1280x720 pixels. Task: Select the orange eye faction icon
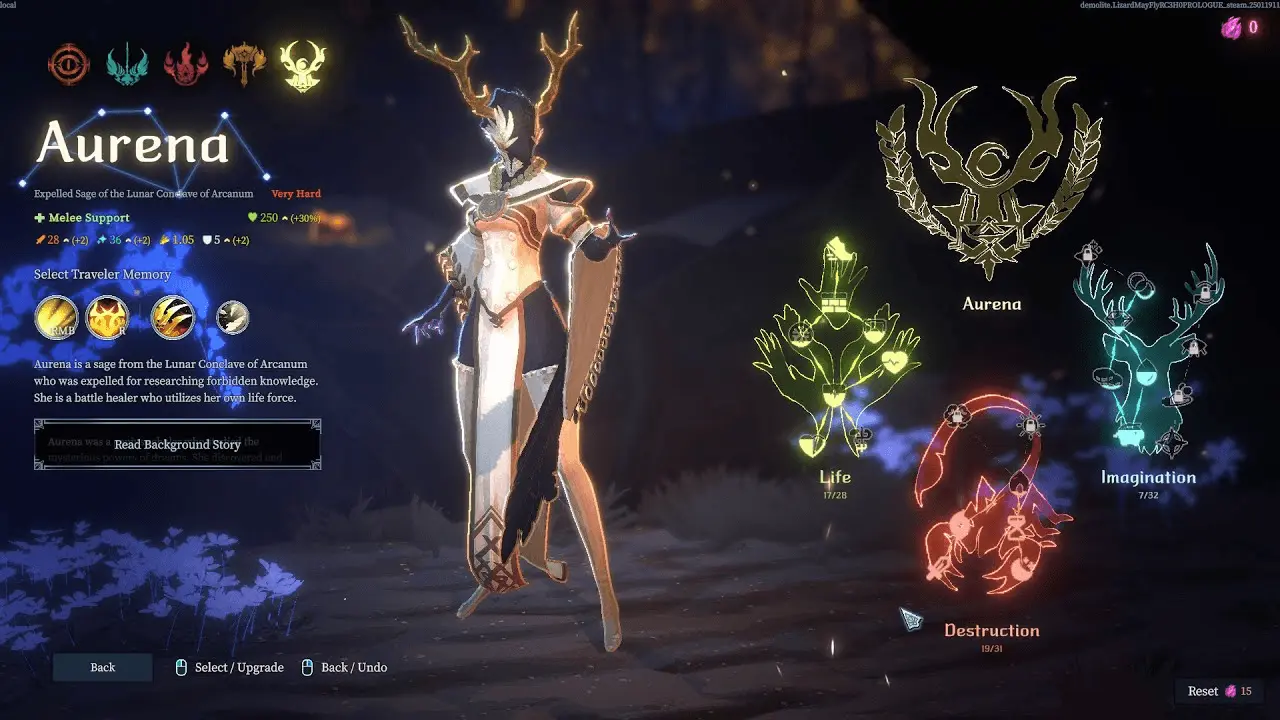coord(68,64)
